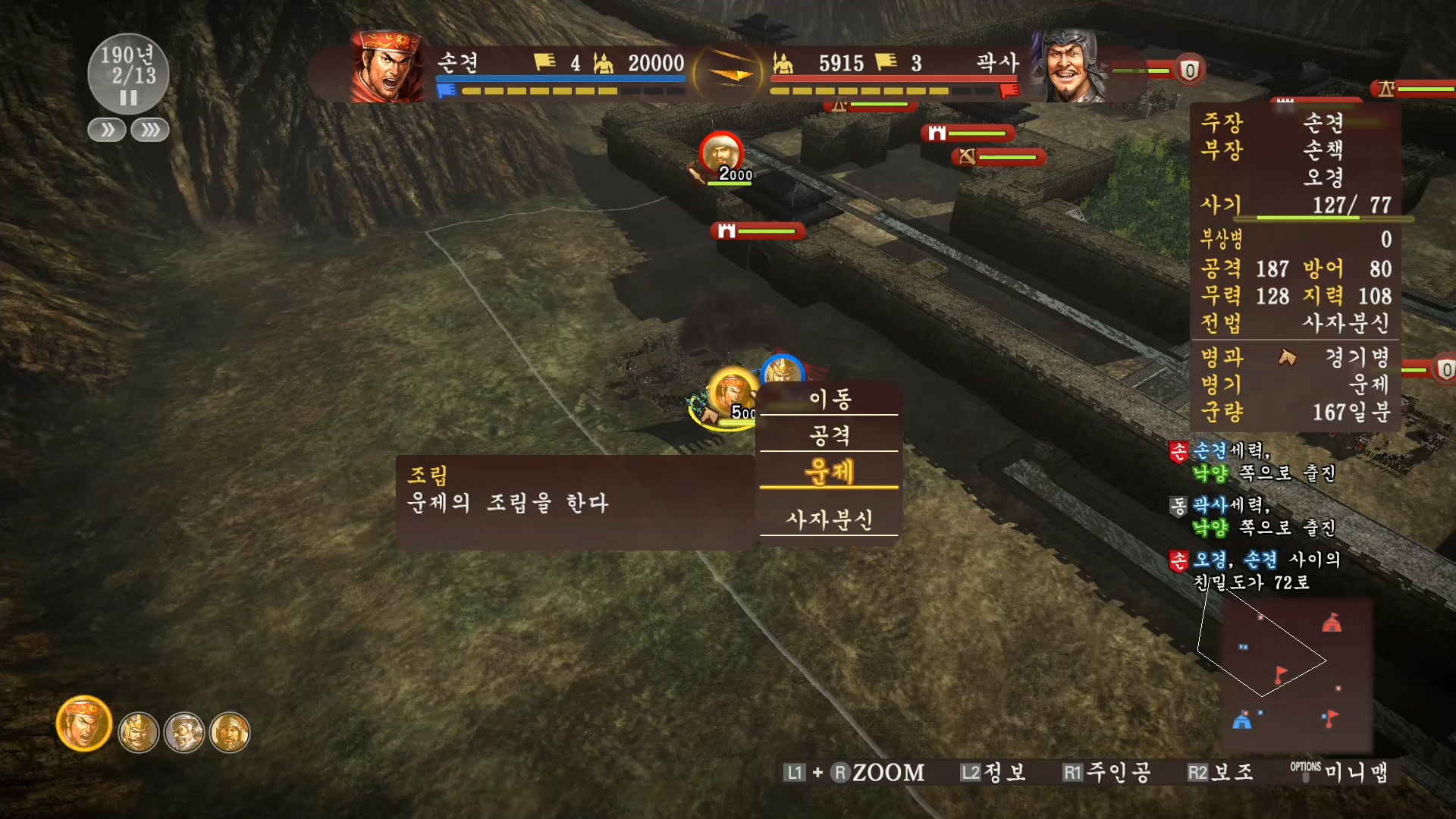The width and height of the screenshot is (1456, 819).
Task: Enable triple-speed with the »» button
Action: 149,130
